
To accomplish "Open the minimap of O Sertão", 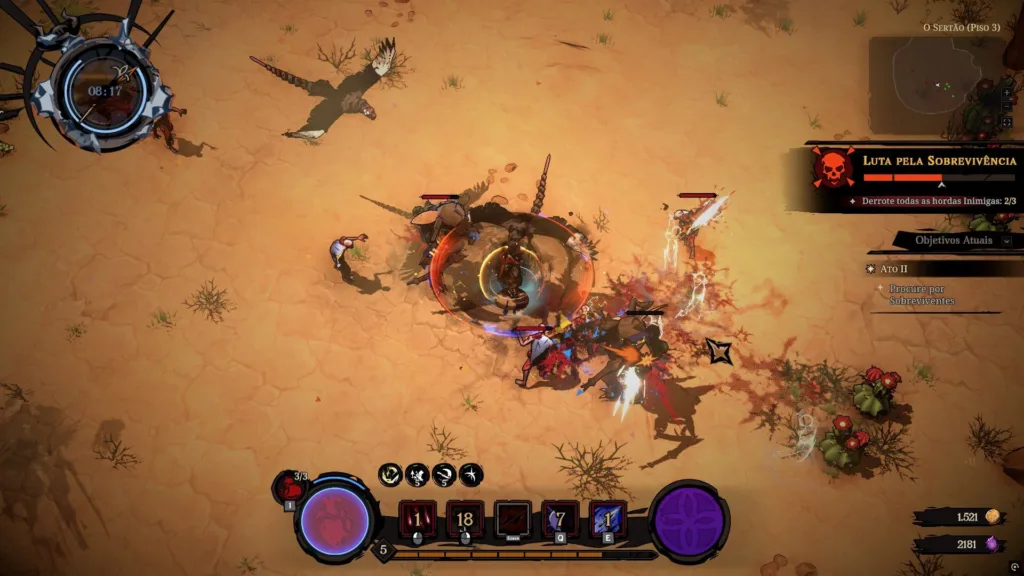I will [935, 86].
